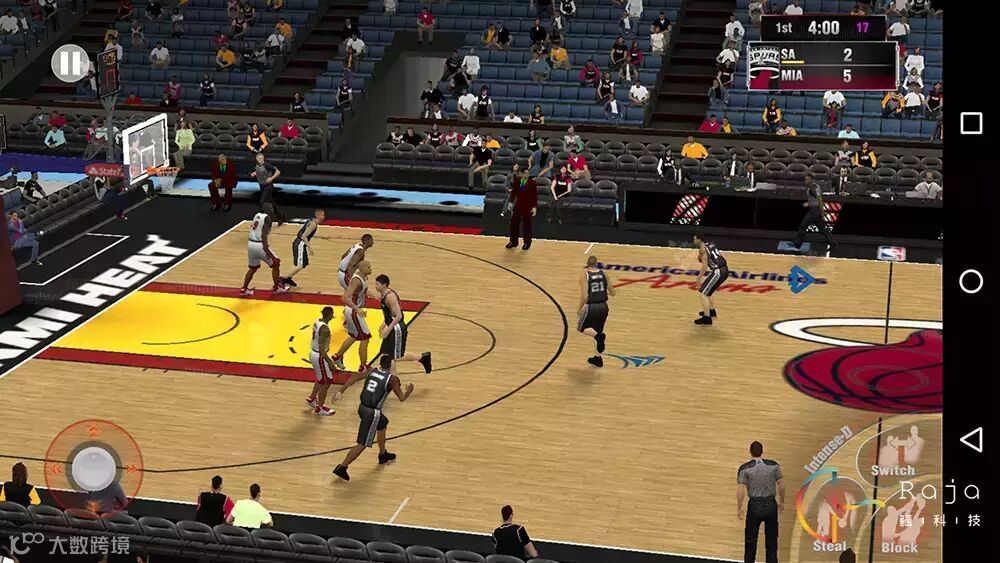Click the virtual movement joystick

93,467
